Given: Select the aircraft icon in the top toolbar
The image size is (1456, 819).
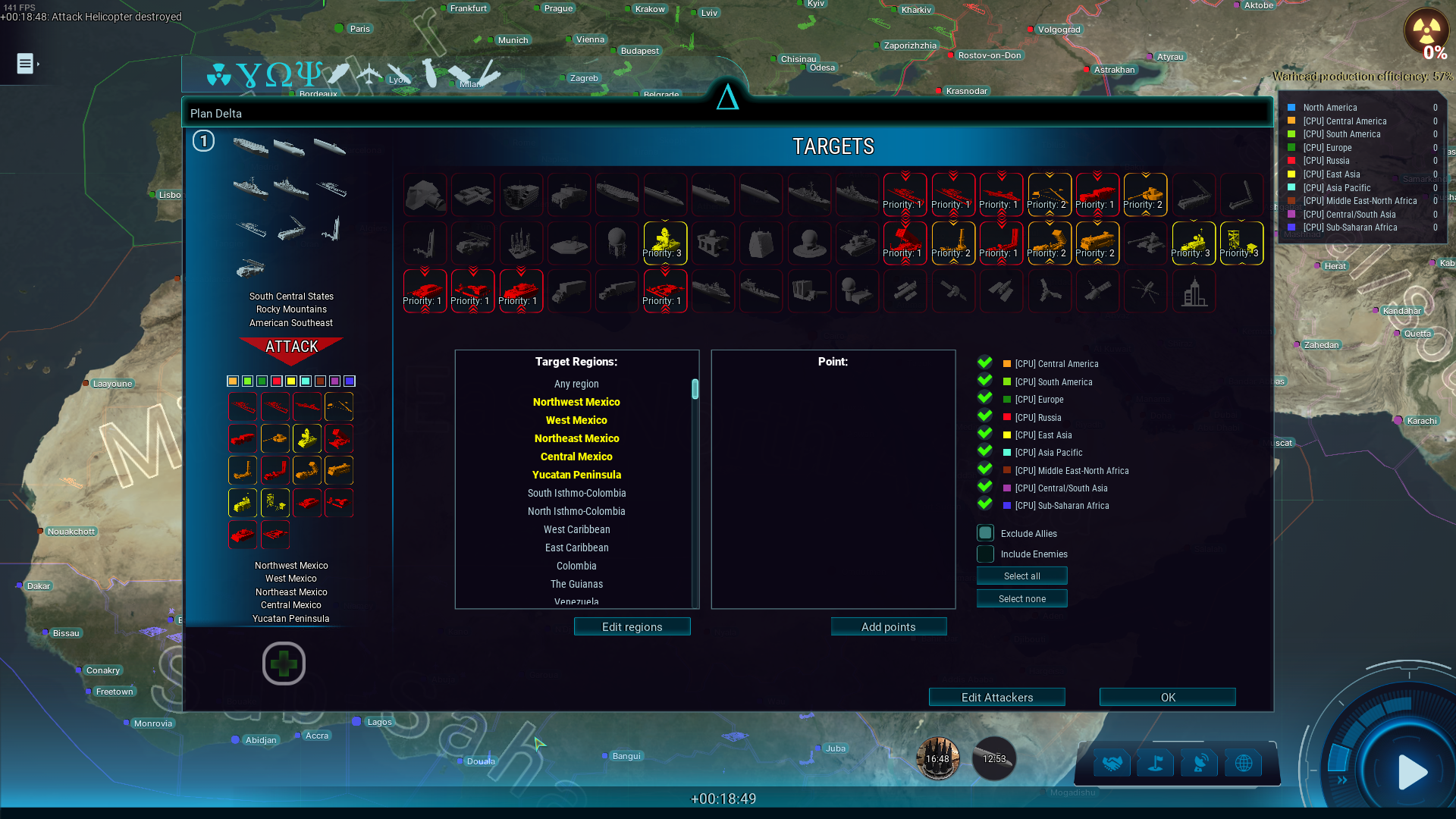Looking at the screenshot, I should pyautogui.click(x=369, y=74).
